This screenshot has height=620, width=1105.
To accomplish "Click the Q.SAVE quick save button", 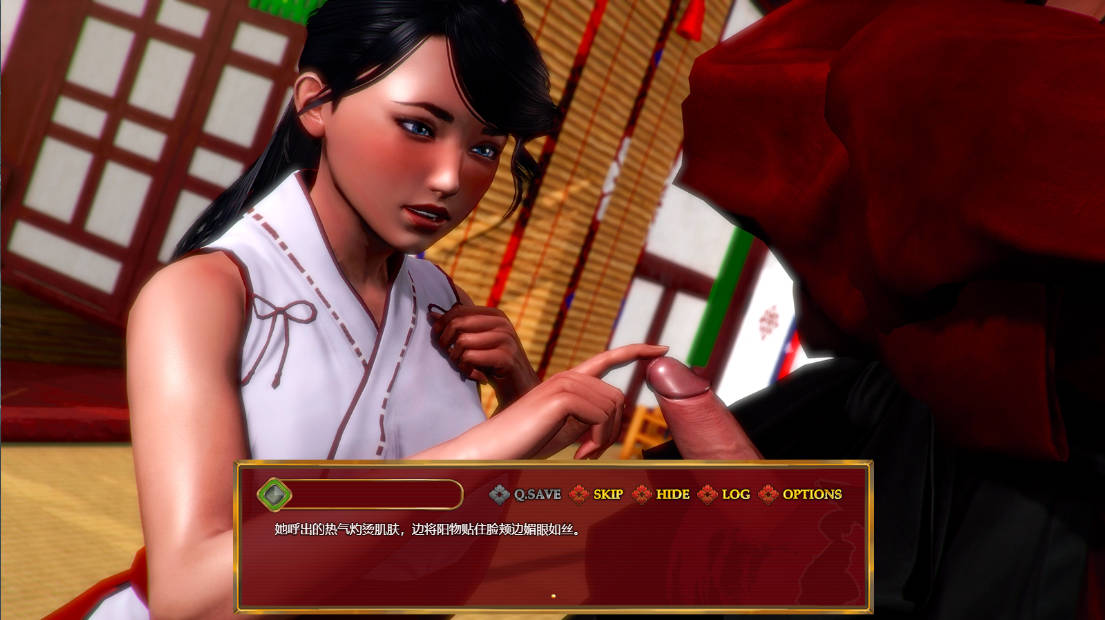I will click(x=526, y=494).
